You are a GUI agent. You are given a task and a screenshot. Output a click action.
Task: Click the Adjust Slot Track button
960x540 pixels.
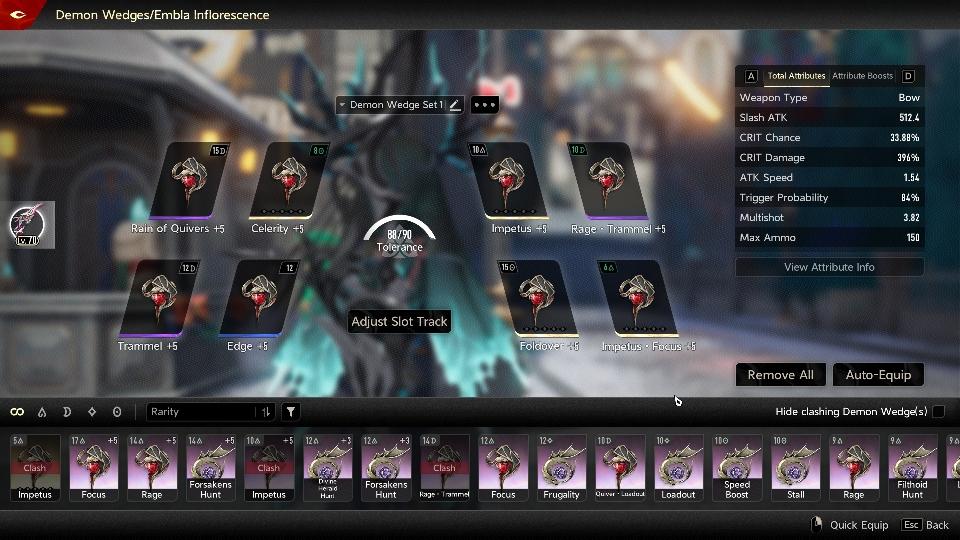click(x=399, y=321)
